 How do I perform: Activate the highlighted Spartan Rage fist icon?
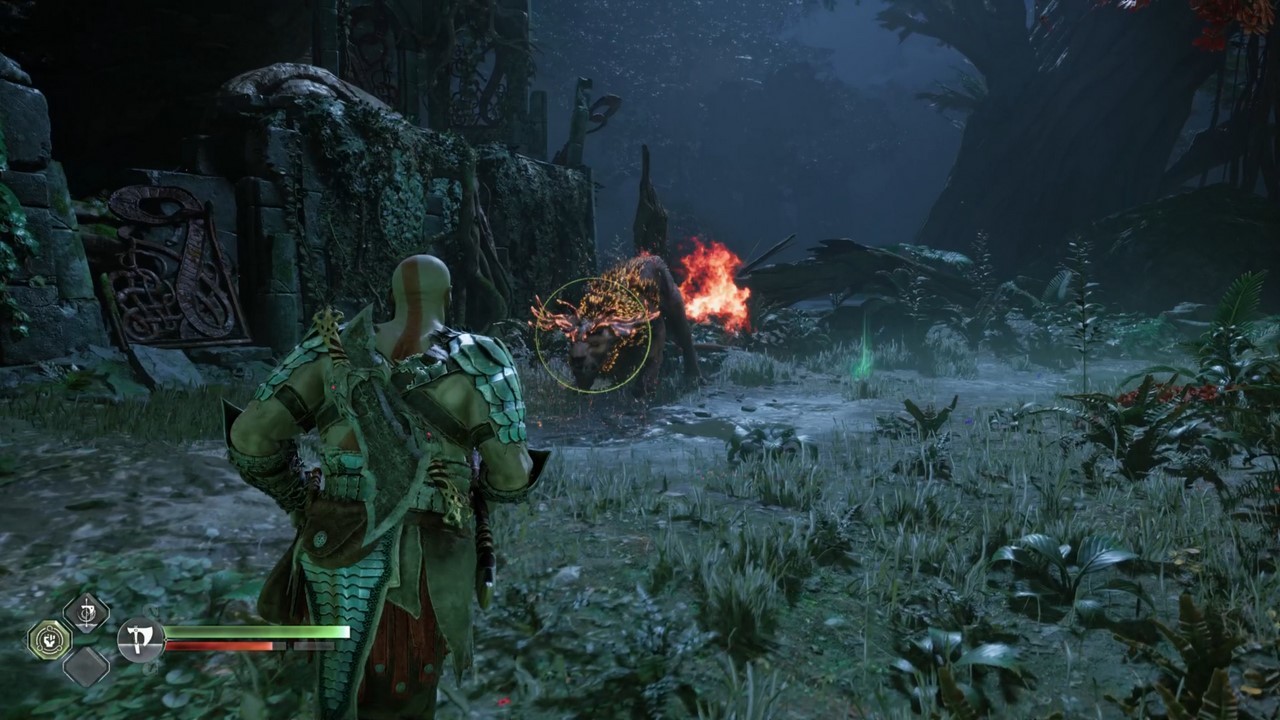pyautogui.click(x=48, y=638)
